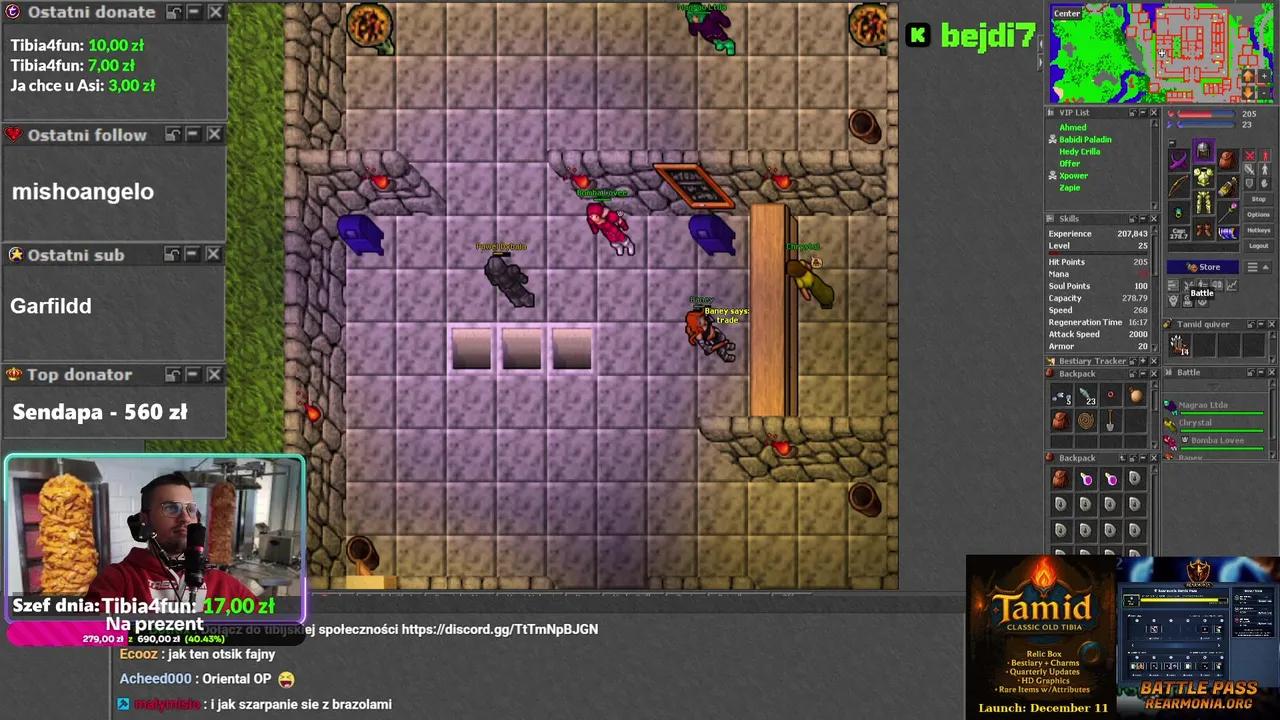
Task: Toggle secure fight mode
Action: [1263, 182]
